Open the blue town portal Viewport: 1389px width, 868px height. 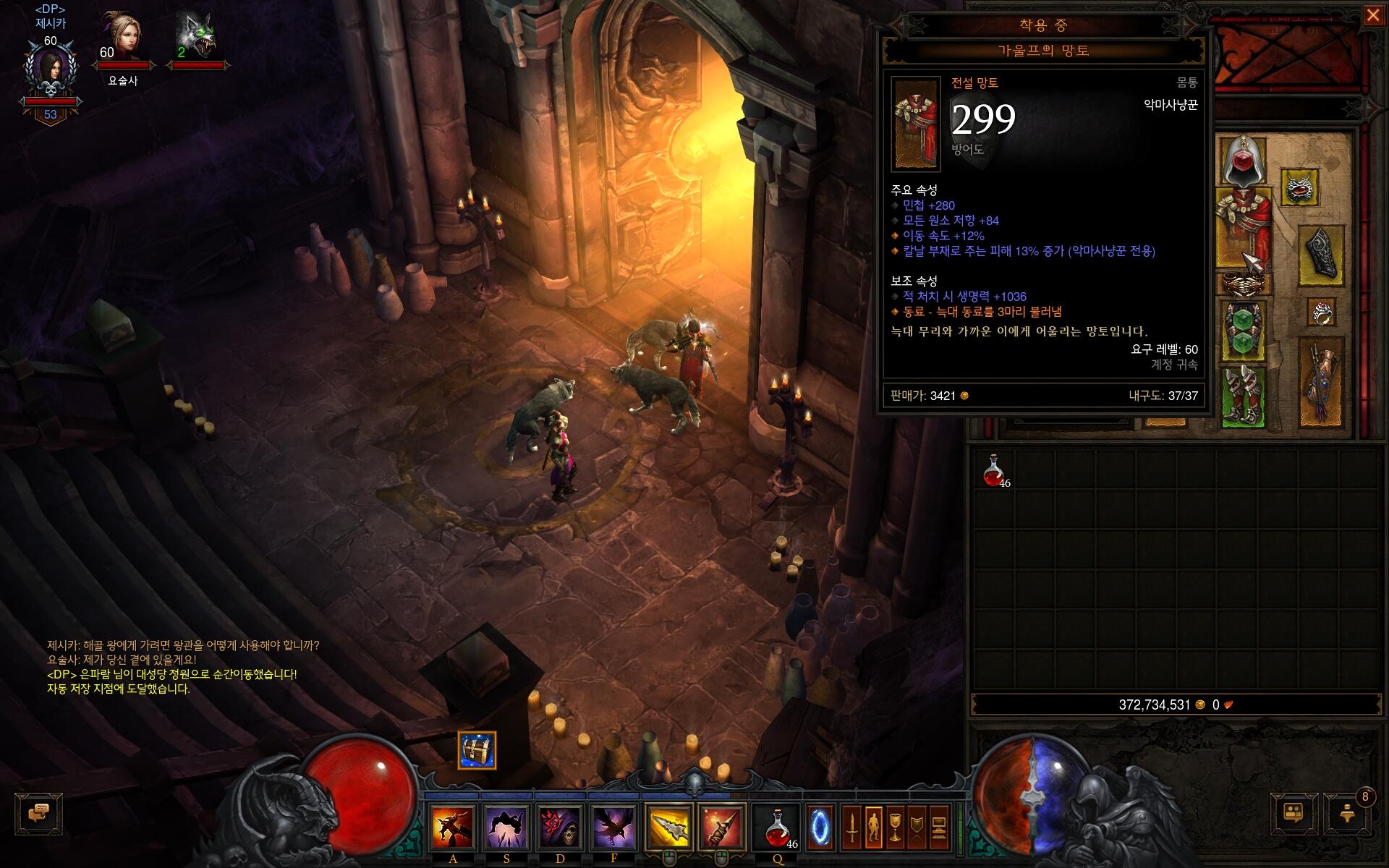[820, 826]
